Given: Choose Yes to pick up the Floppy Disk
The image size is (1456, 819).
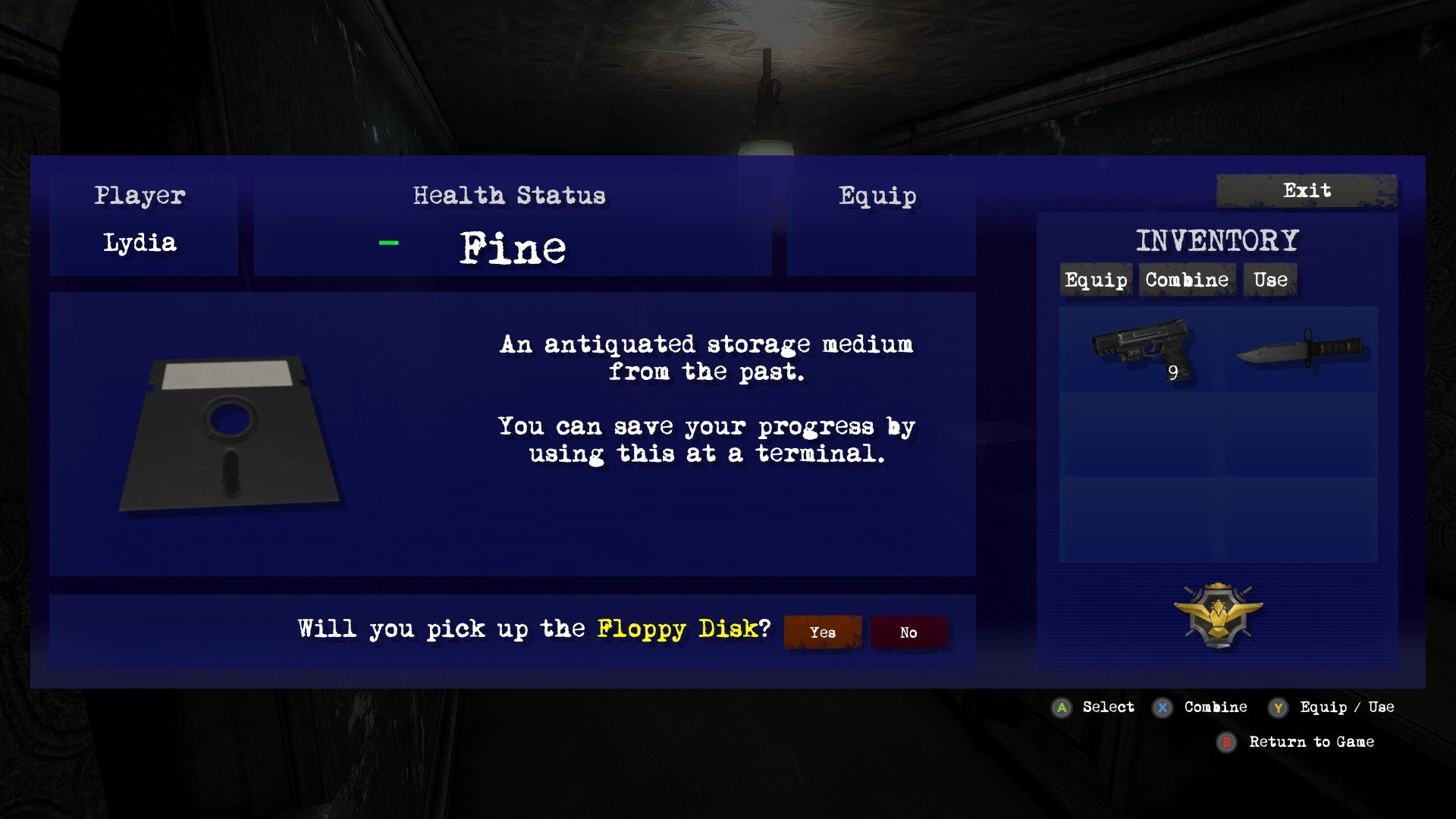Looking at the screenshot, I should pyautogui.click(x=821, y=632).
